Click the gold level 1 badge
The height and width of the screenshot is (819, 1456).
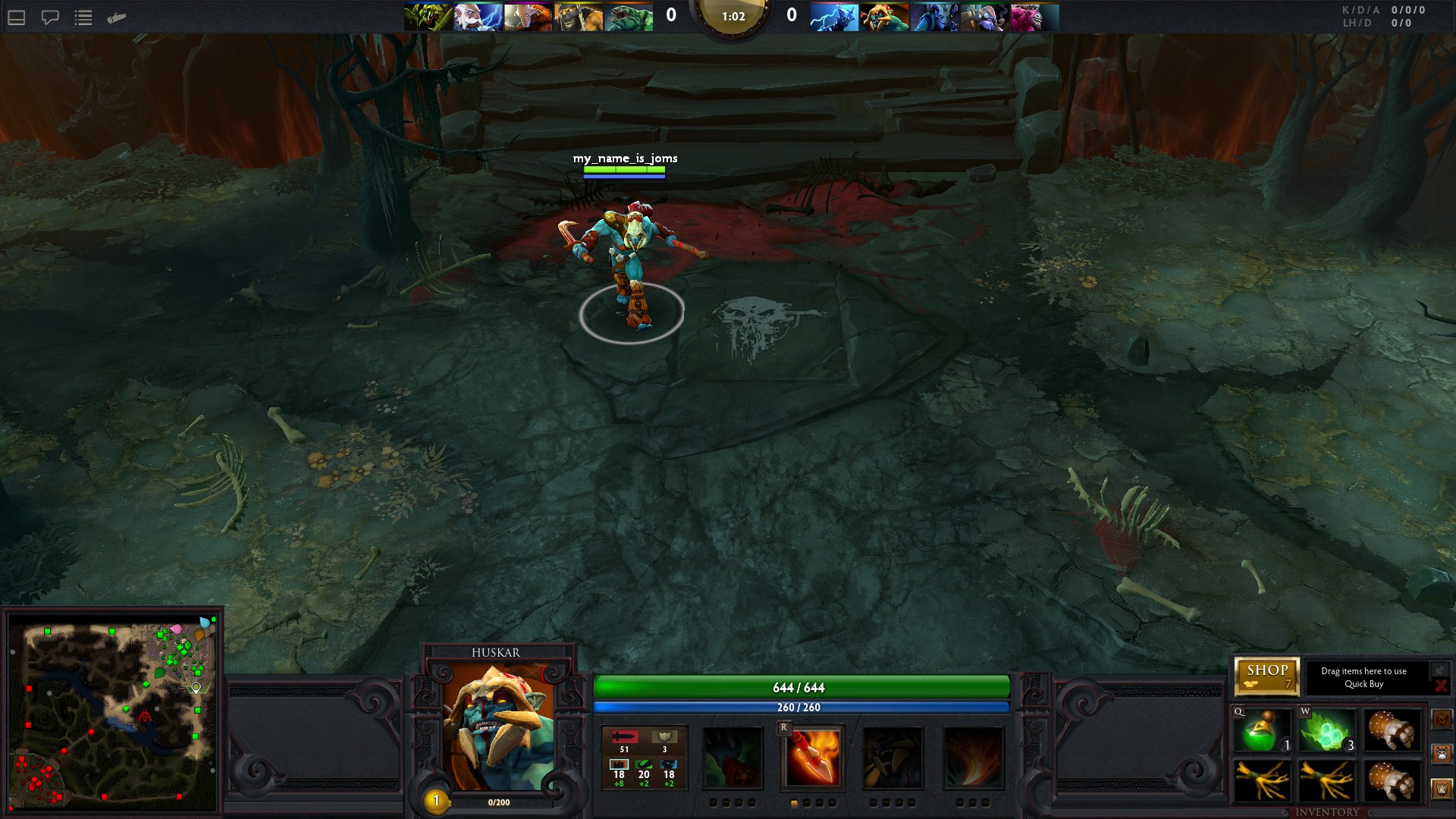click(436, 800)
